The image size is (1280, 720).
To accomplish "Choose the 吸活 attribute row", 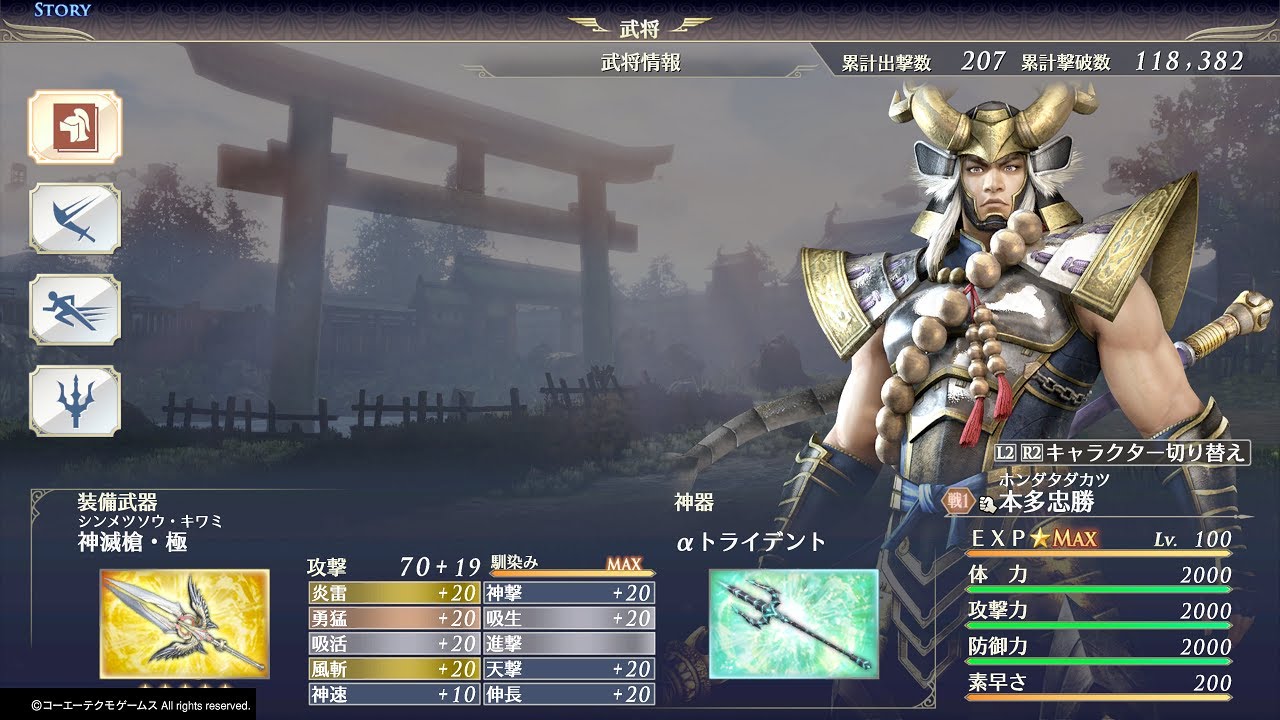I will click(x=393, y=644).
